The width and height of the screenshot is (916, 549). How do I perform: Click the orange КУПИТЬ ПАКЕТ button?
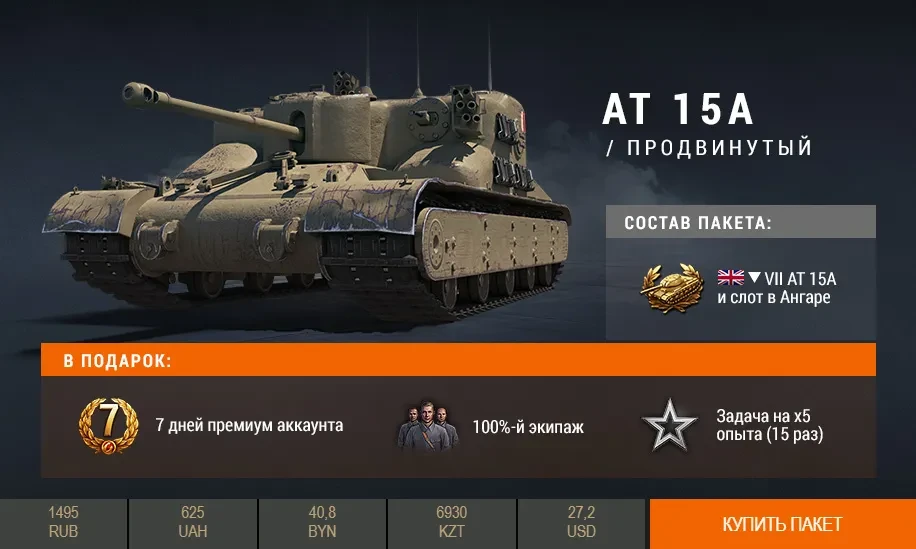click(782, 524)
